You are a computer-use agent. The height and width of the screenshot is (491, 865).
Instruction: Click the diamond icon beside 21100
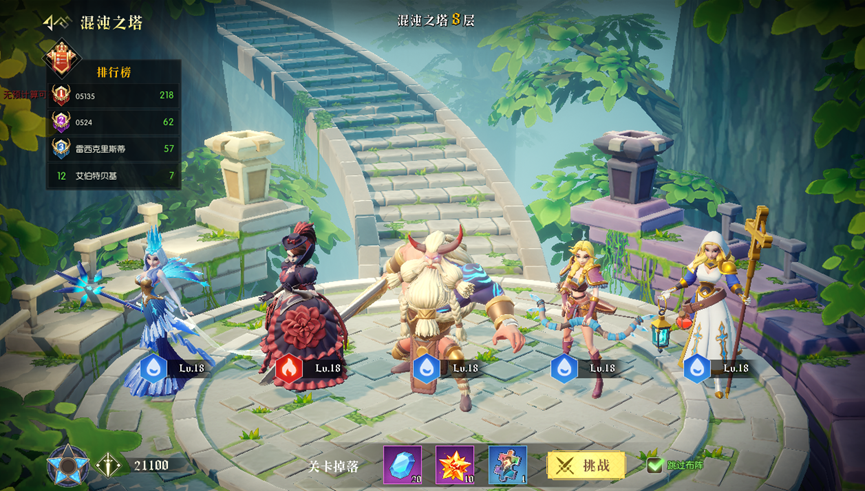(x=107, y=465)
